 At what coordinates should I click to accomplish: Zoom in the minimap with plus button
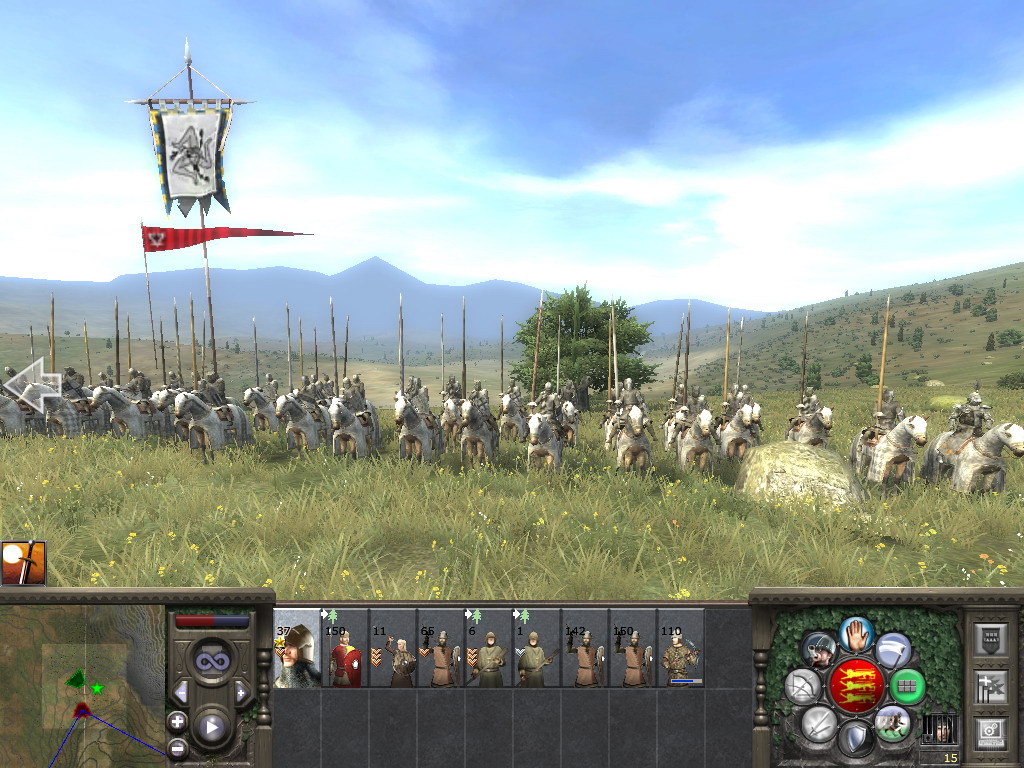point(178,721)
